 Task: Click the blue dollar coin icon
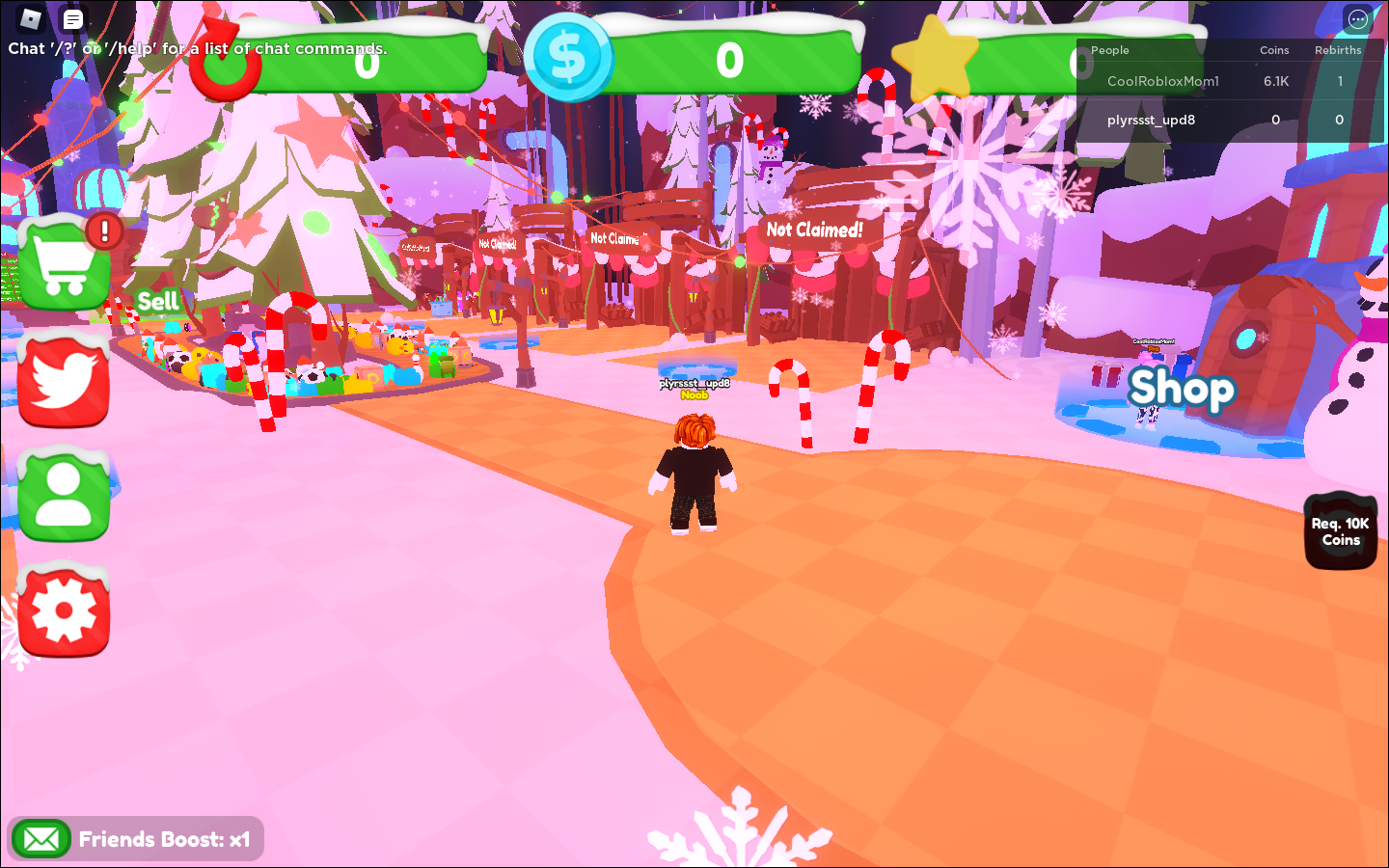pos(568,58)
